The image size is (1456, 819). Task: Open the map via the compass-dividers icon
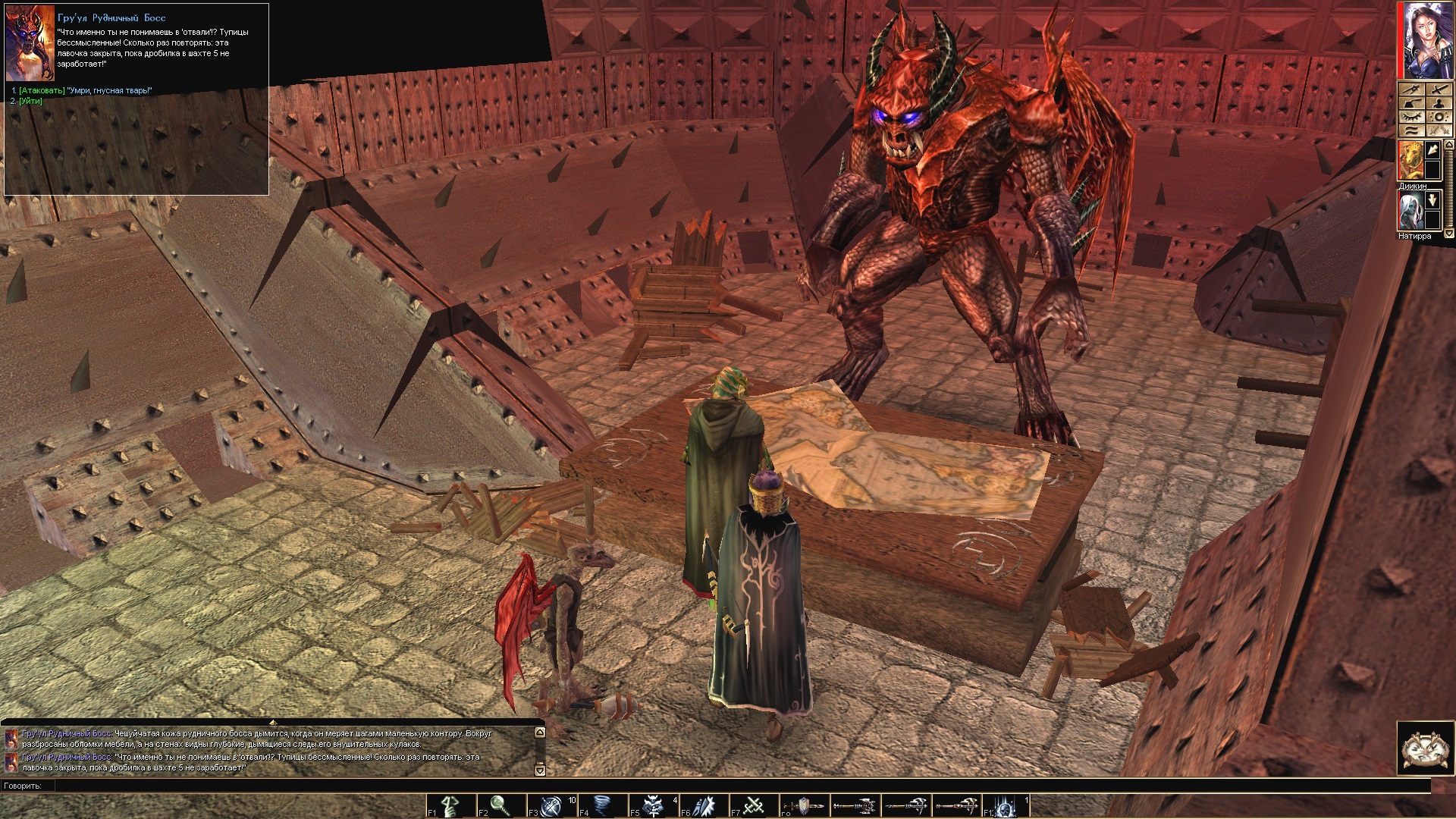pos(1410,89)
